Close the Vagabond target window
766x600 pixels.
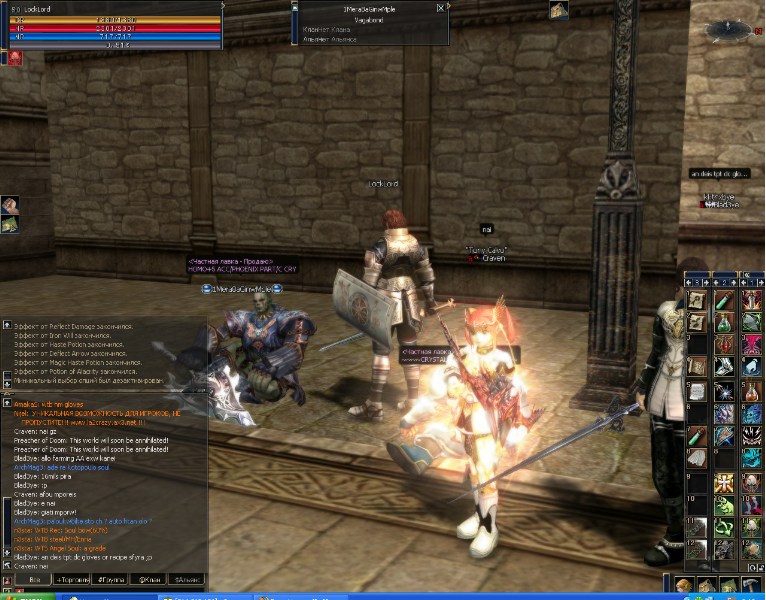pos(441,7)
